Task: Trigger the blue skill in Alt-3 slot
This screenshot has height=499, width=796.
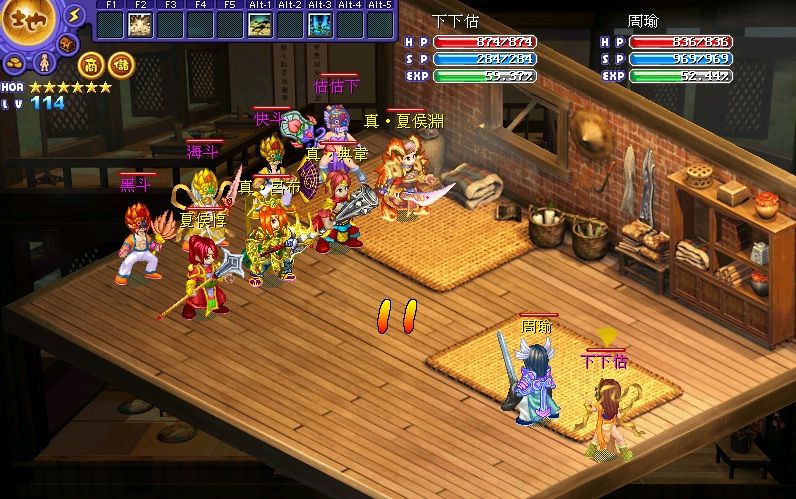Action: 320,24
